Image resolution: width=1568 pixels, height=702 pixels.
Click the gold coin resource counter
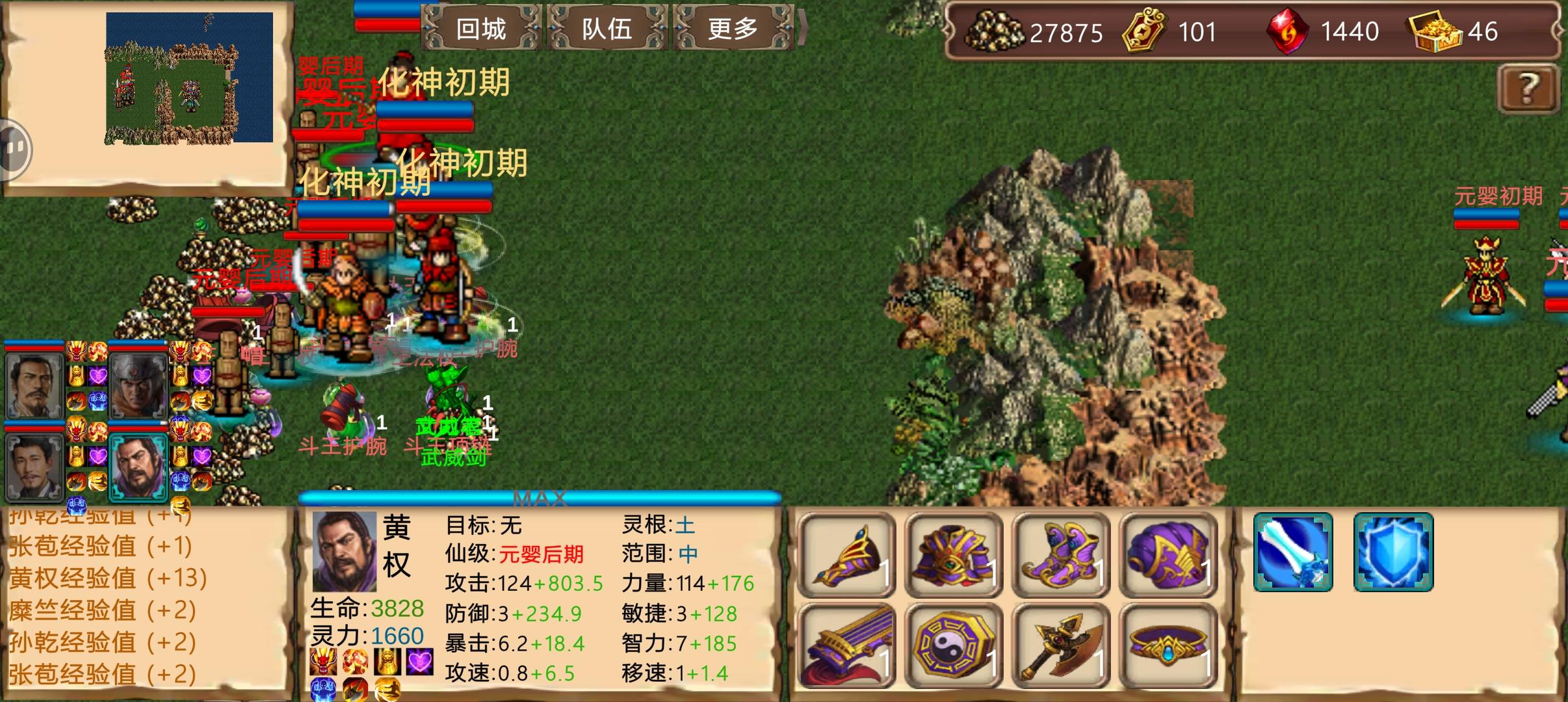(1032, 31)
